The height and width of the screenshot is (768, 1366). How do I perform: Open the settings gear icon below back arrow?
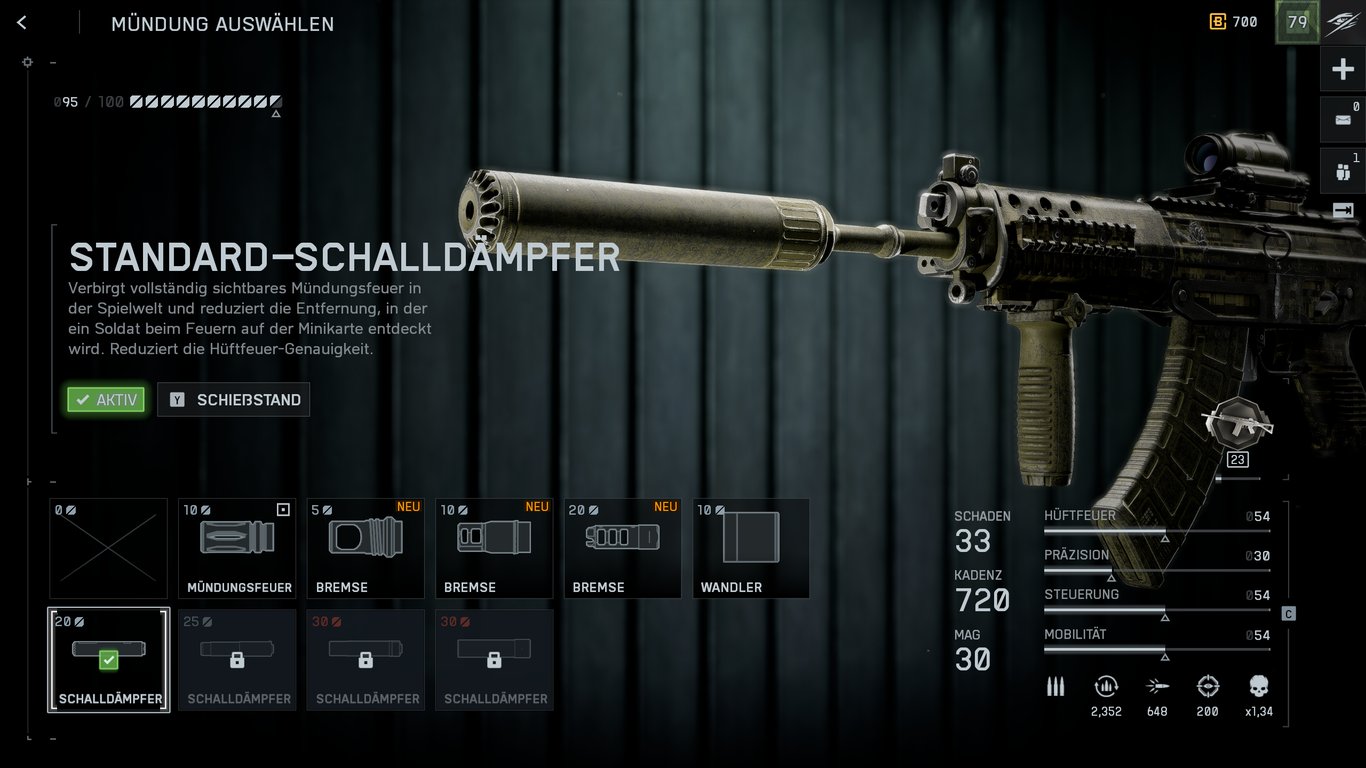point(27,61)
